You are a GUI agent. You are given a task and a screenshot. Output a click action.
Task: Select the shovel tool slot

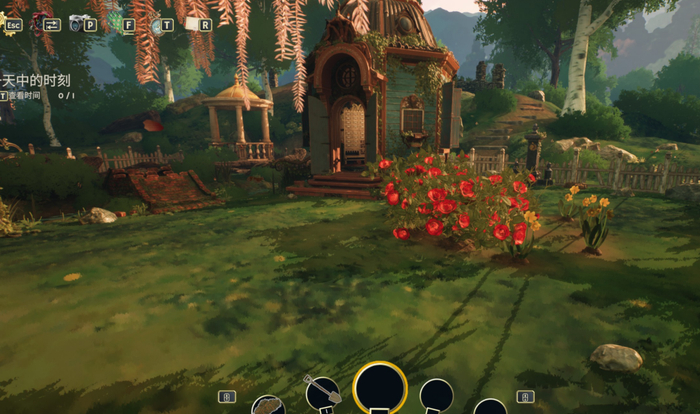point(322,395)
